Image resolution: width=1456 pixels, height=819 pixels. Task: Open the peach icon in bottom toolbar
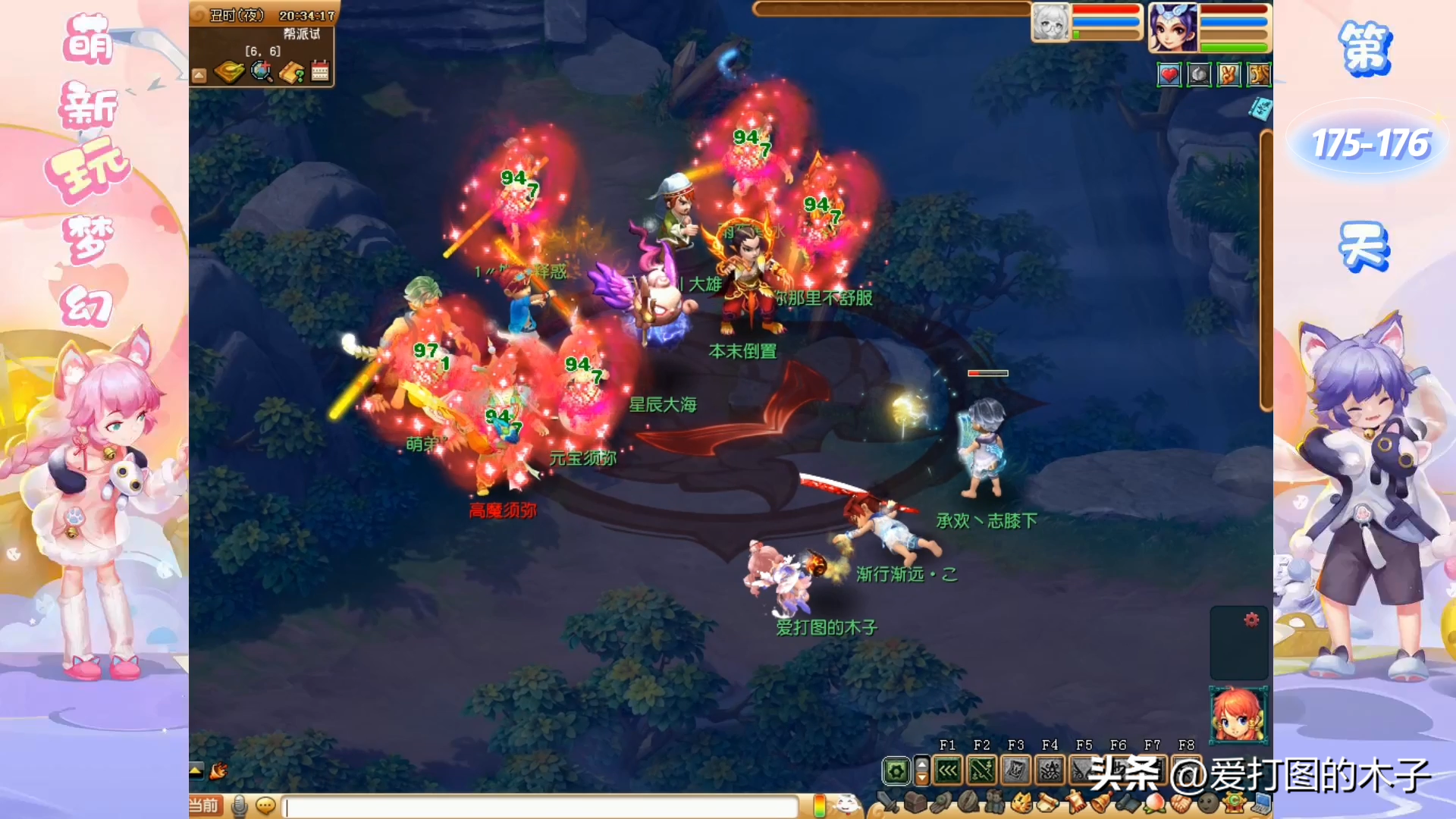(1154, 802)
